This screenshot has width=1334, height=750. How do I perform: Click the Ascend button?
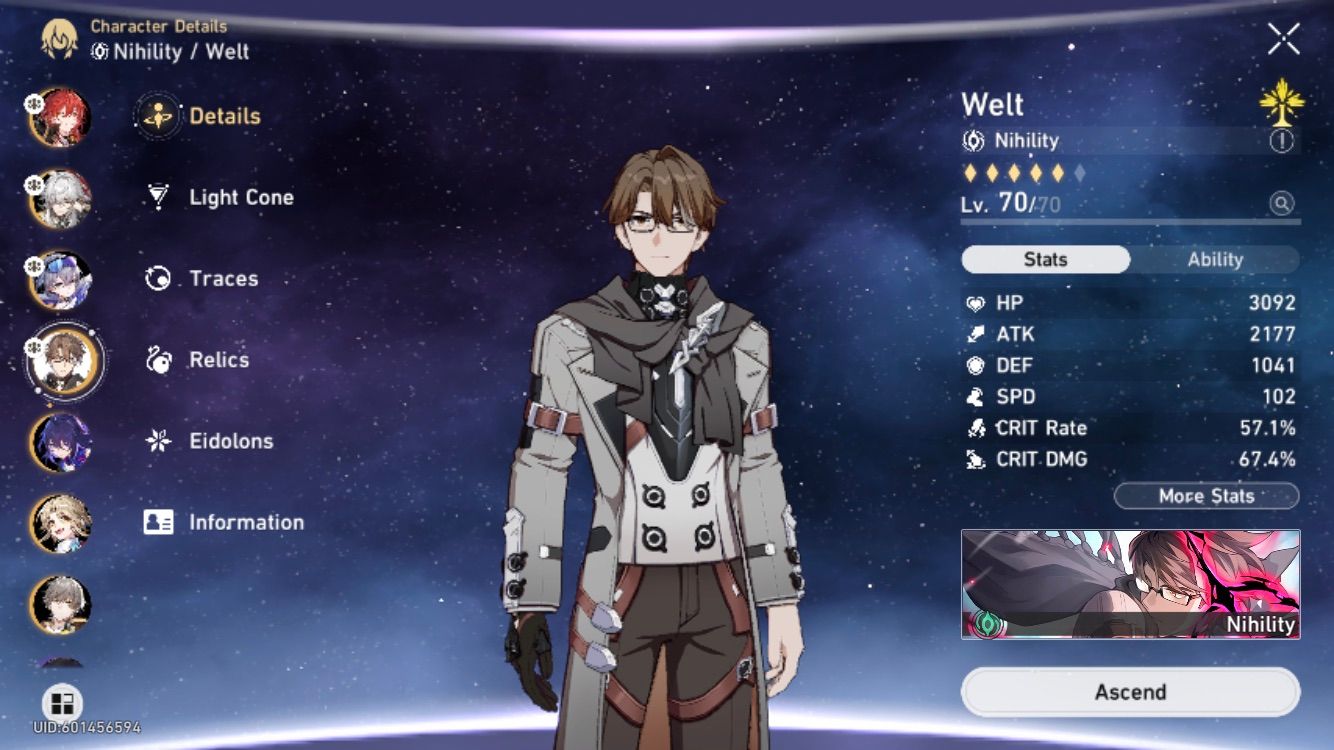(1131, 691)
